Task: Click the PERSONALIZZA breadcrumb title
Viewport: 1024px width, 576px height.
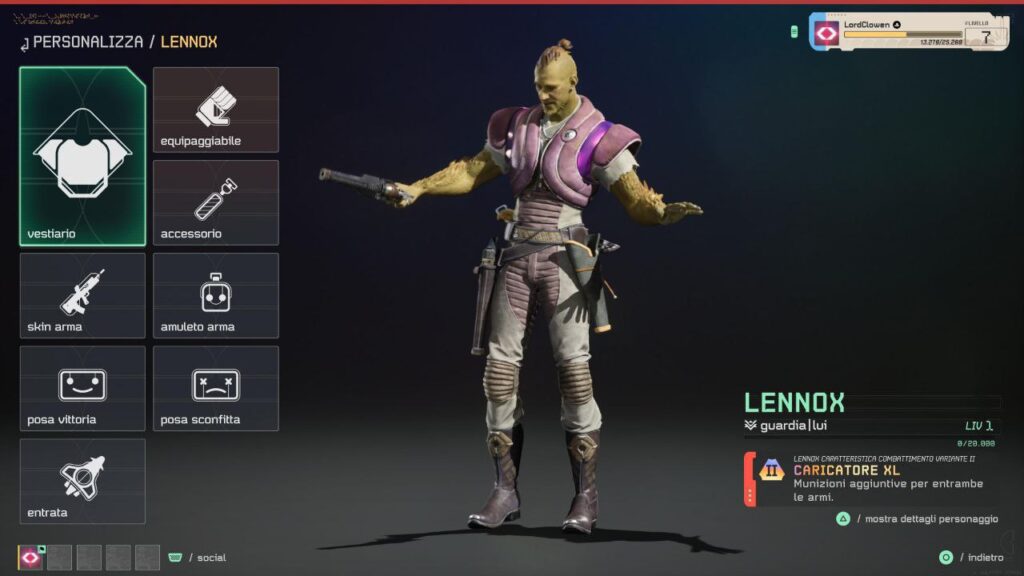Action: coord(88,42)
